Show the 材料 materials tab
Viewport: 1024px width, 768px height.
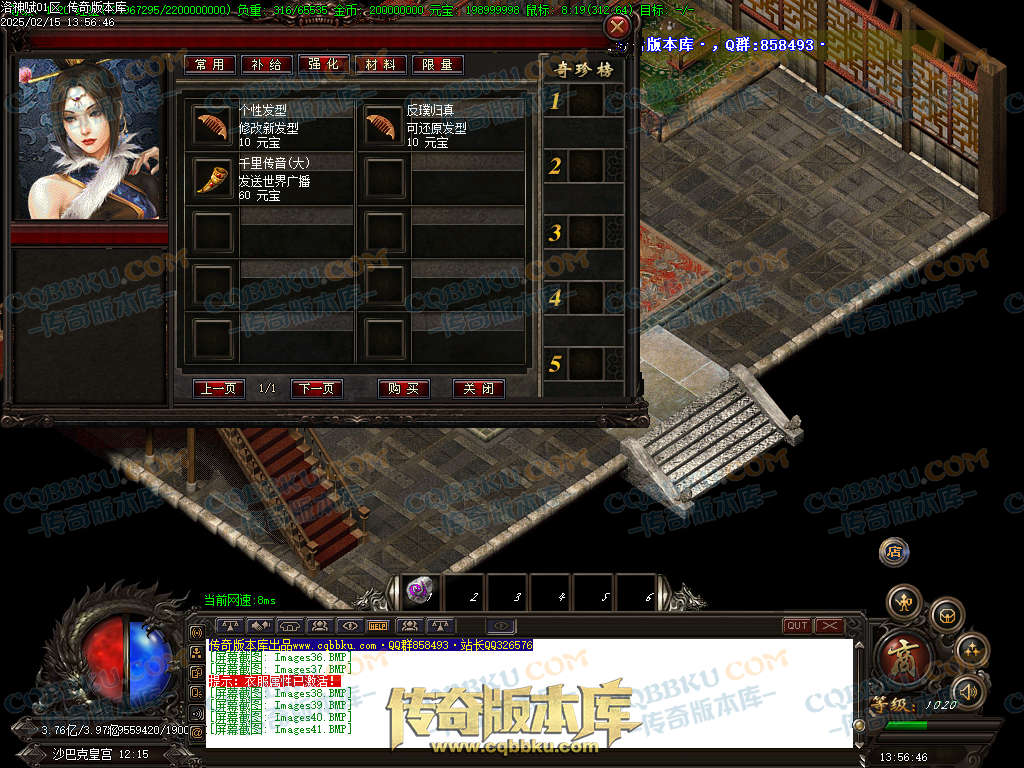click(x=381, y=64)
